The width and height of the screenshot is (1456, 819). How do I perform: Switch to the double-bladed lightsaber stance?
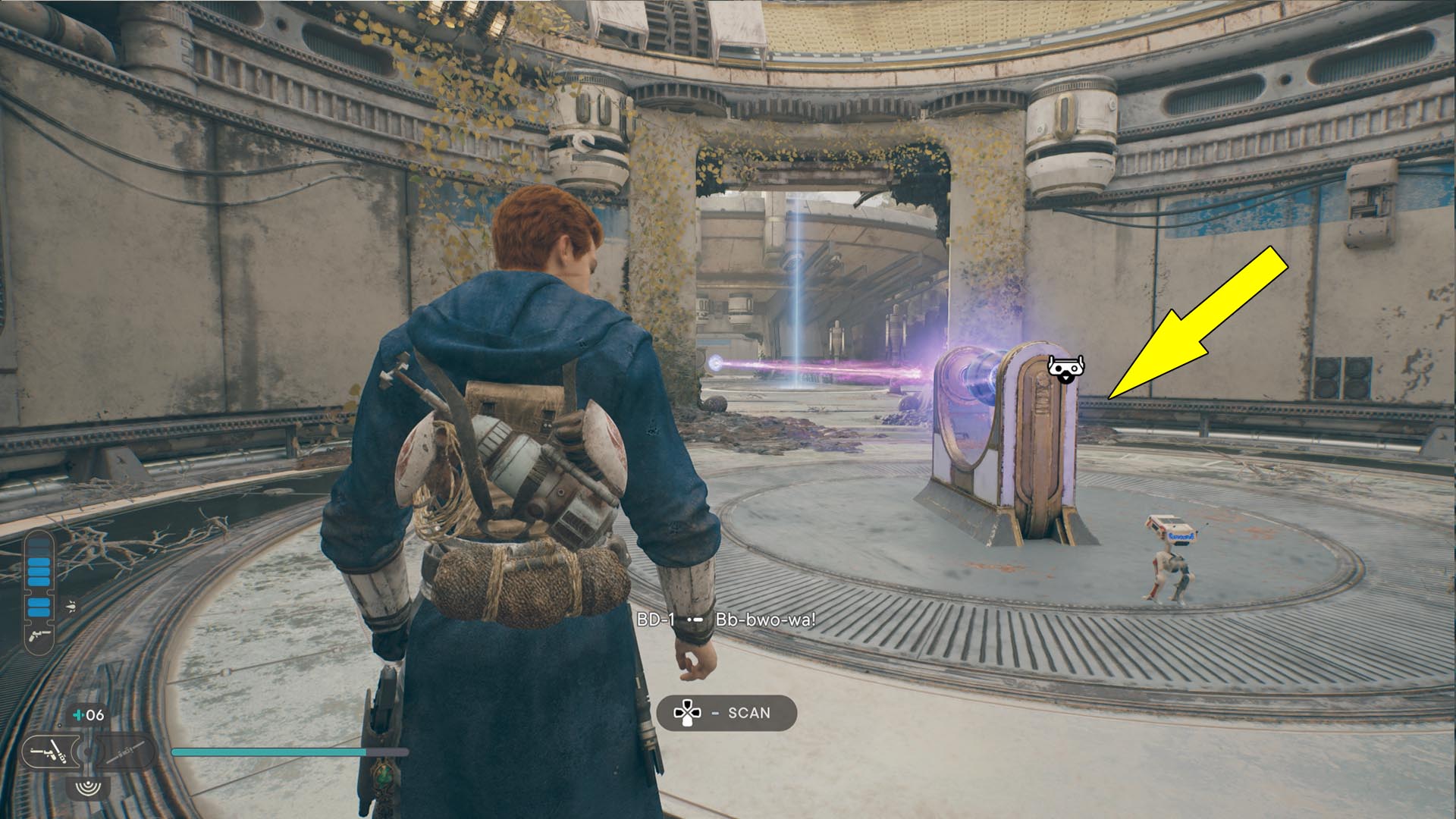coord(126,753)
